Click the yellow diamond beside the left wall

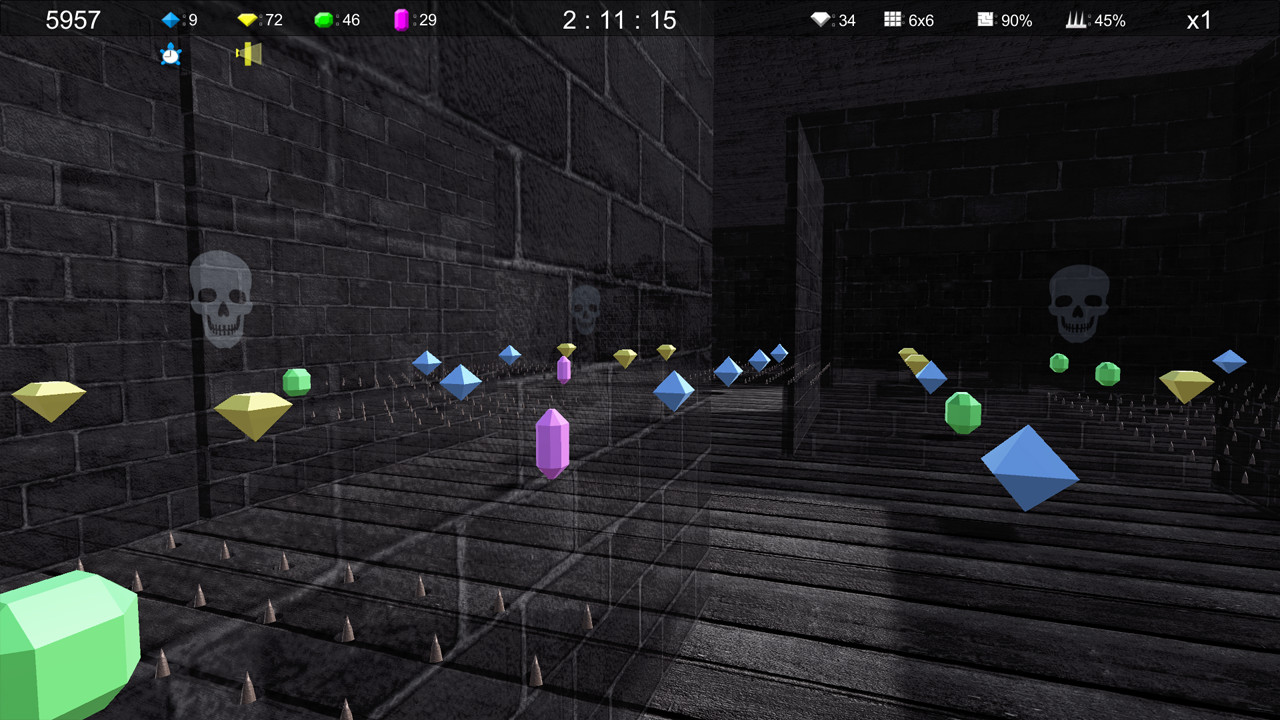[50, 398]
